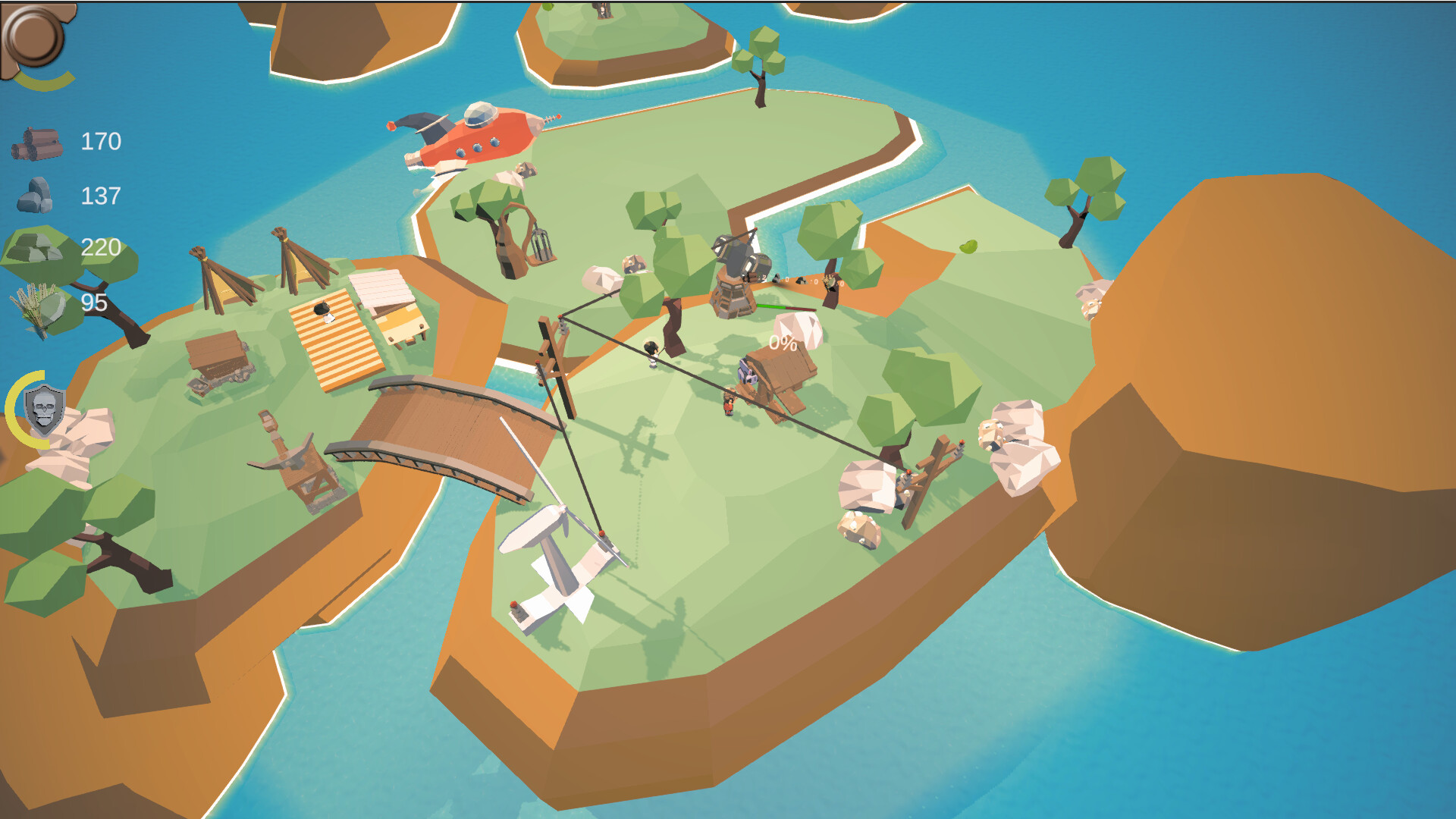
Task: Select the defense turret on the hill
Action: pyautogui.click(x=733, y=265)
